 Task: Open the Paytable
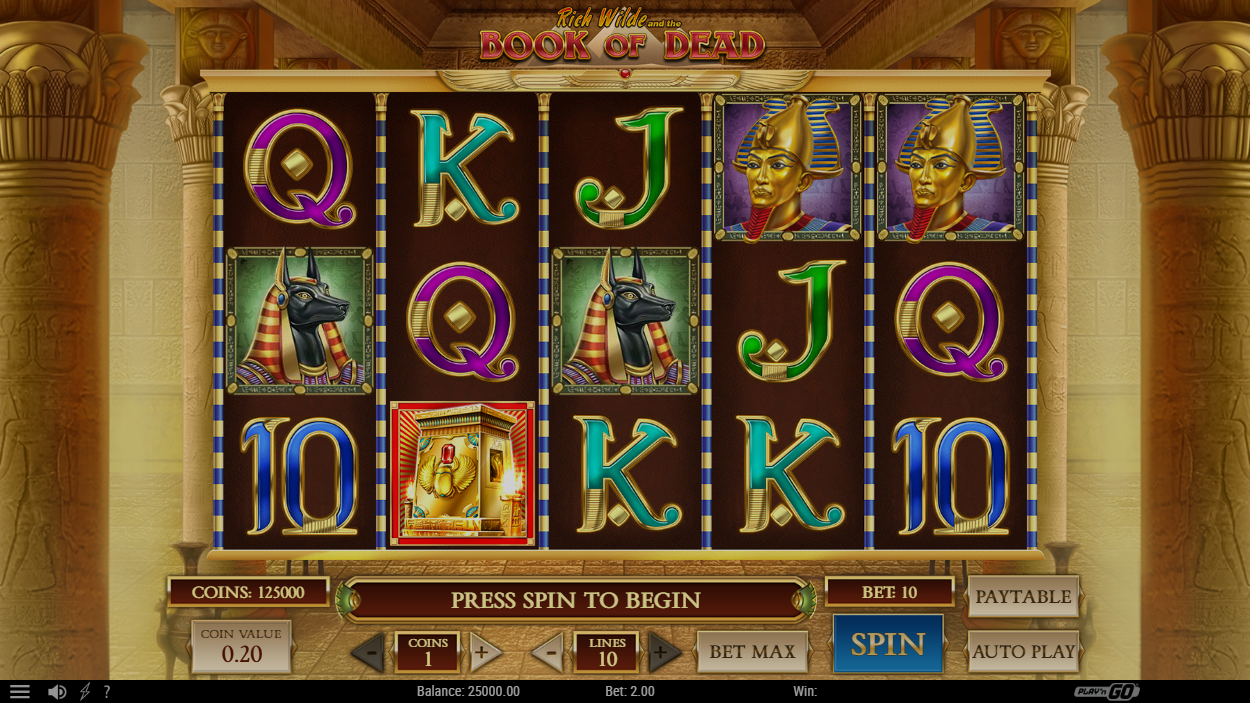coord(1023,597)
